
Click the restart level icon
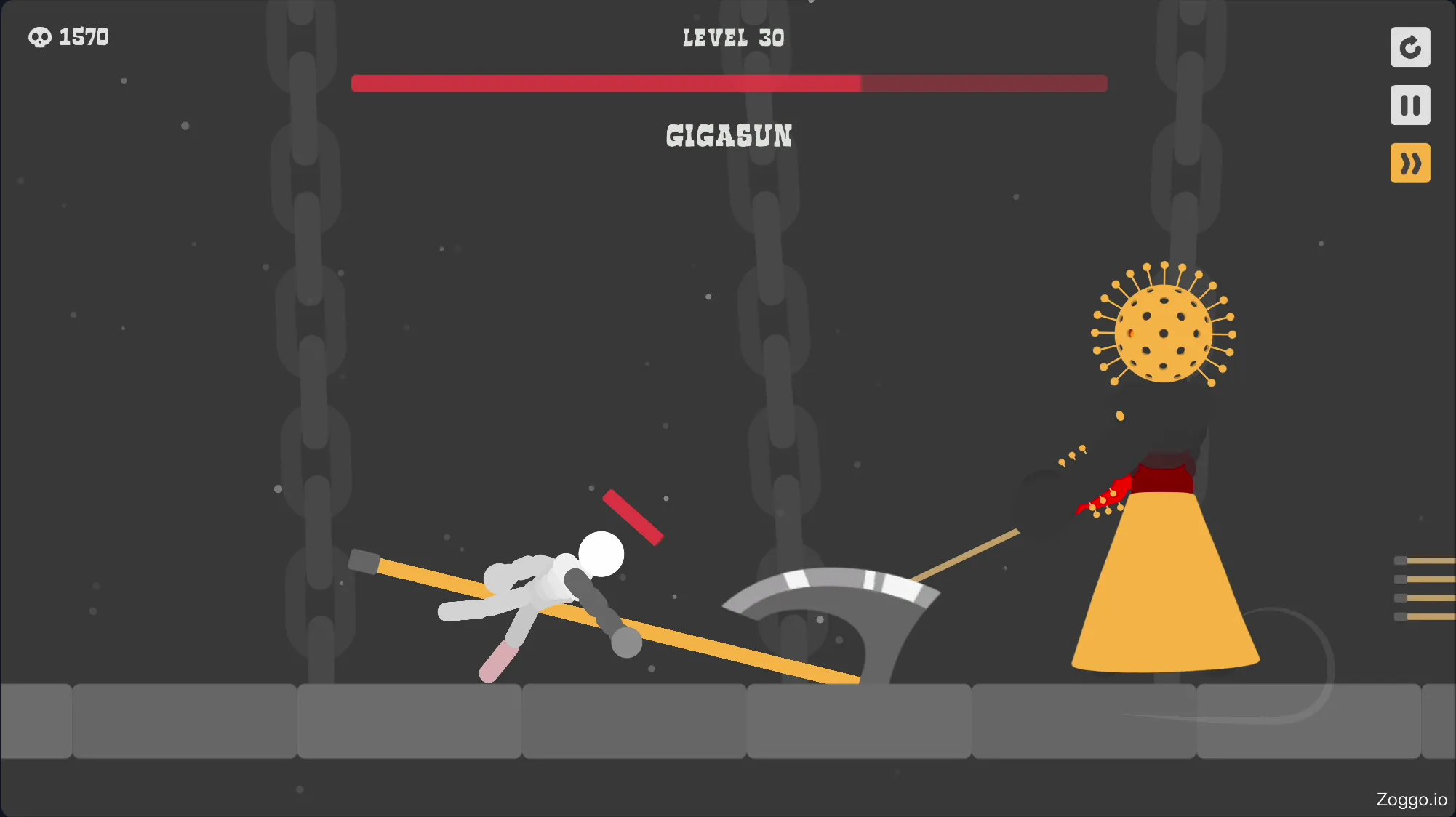coord(1410,47)
